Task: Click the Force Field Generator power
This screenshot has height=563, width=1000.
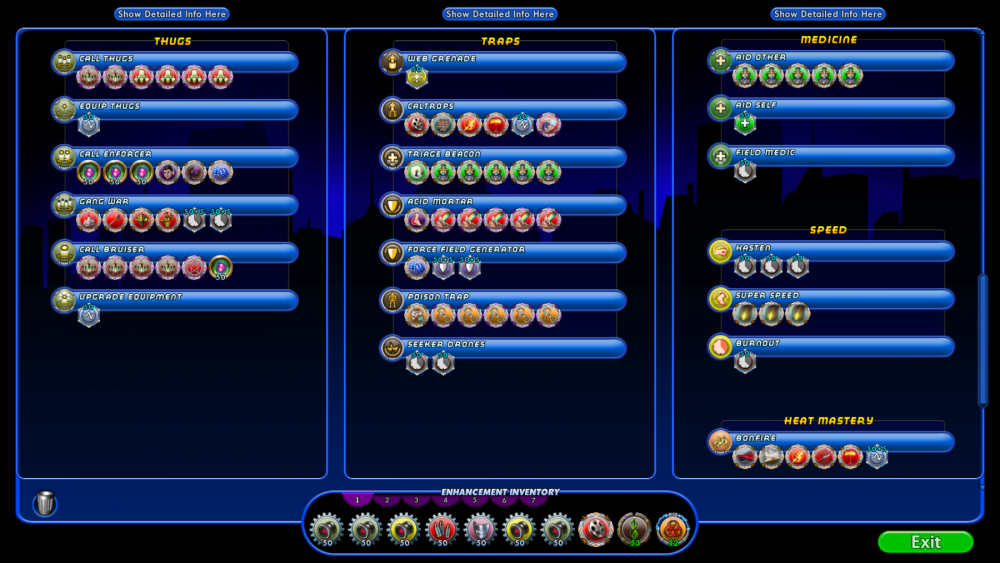Action: click(x=513, y=251)
